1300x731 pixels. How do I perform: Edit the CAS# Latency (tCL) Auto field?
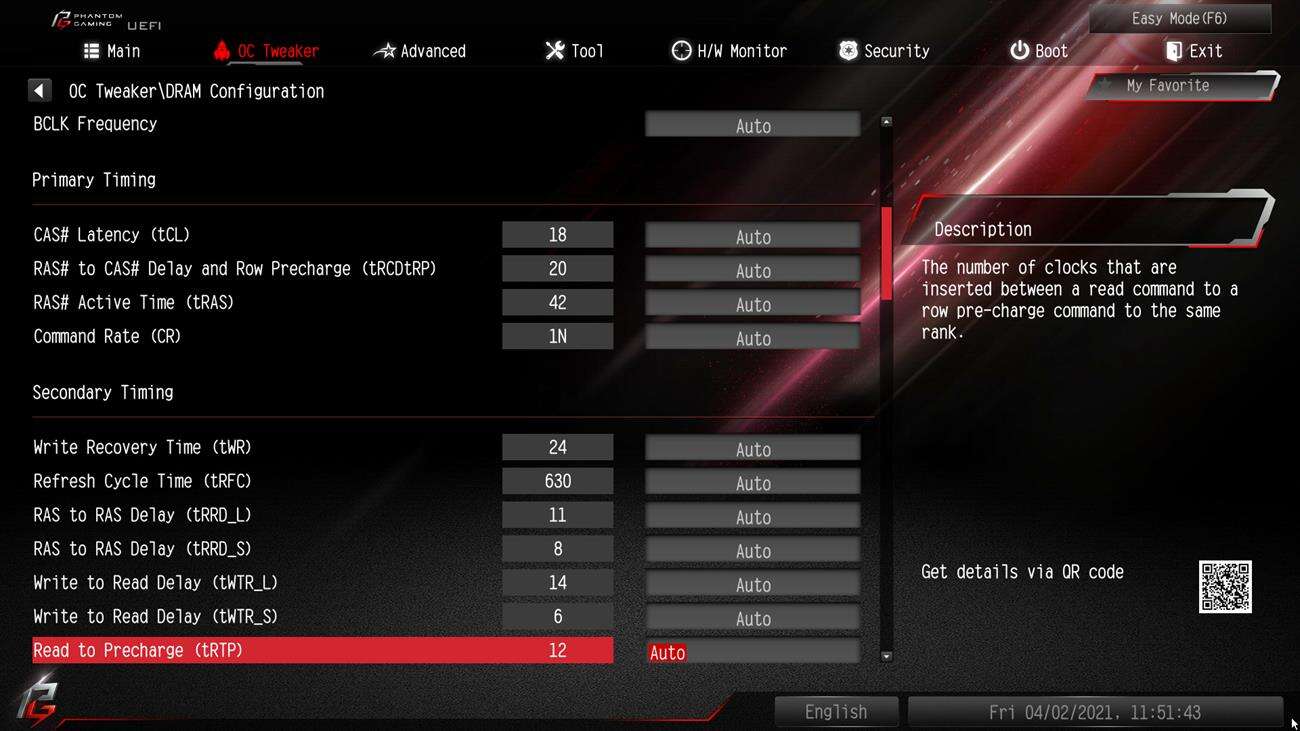752,236
